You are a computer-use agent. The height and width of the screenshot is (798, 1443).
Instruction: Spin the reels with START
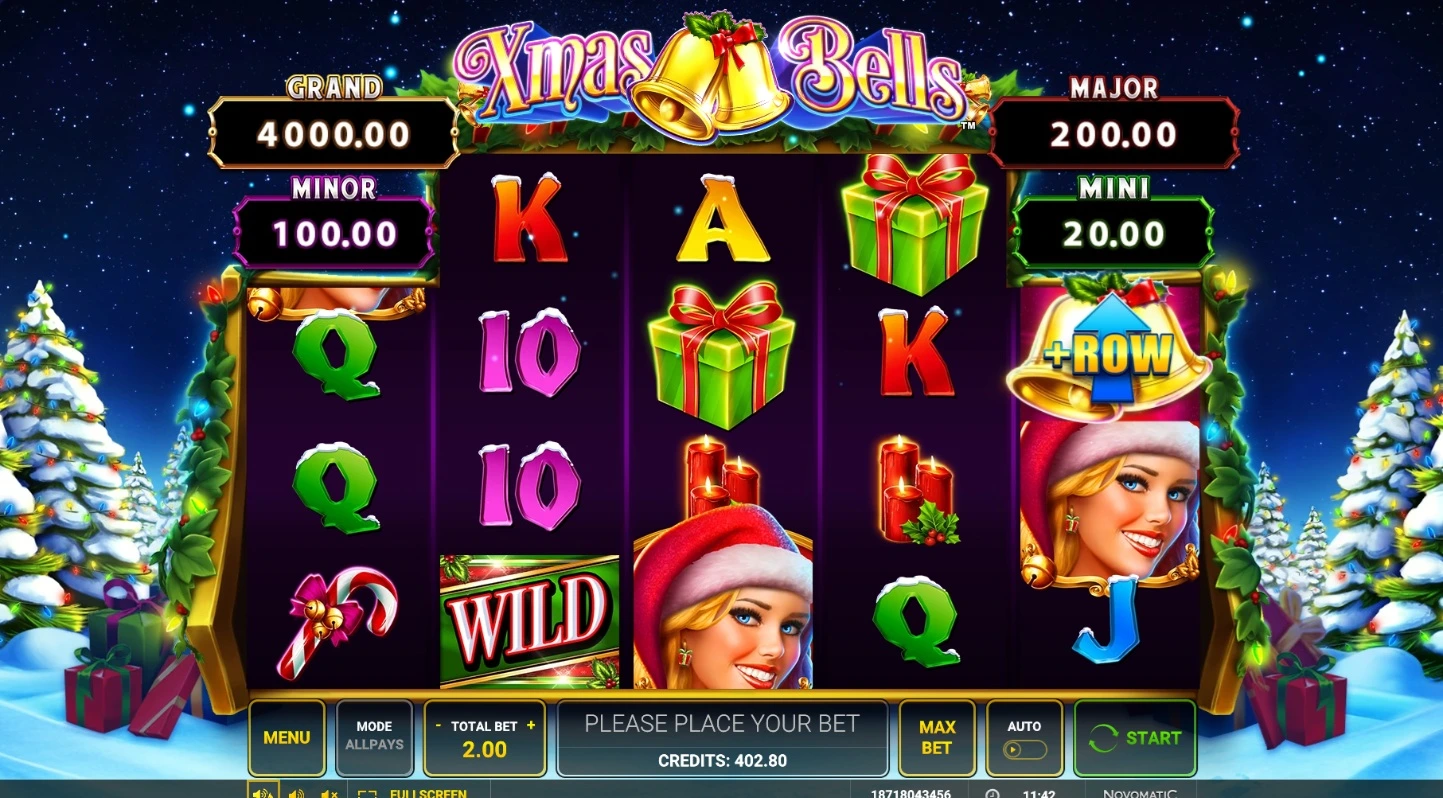(1134, 738)
